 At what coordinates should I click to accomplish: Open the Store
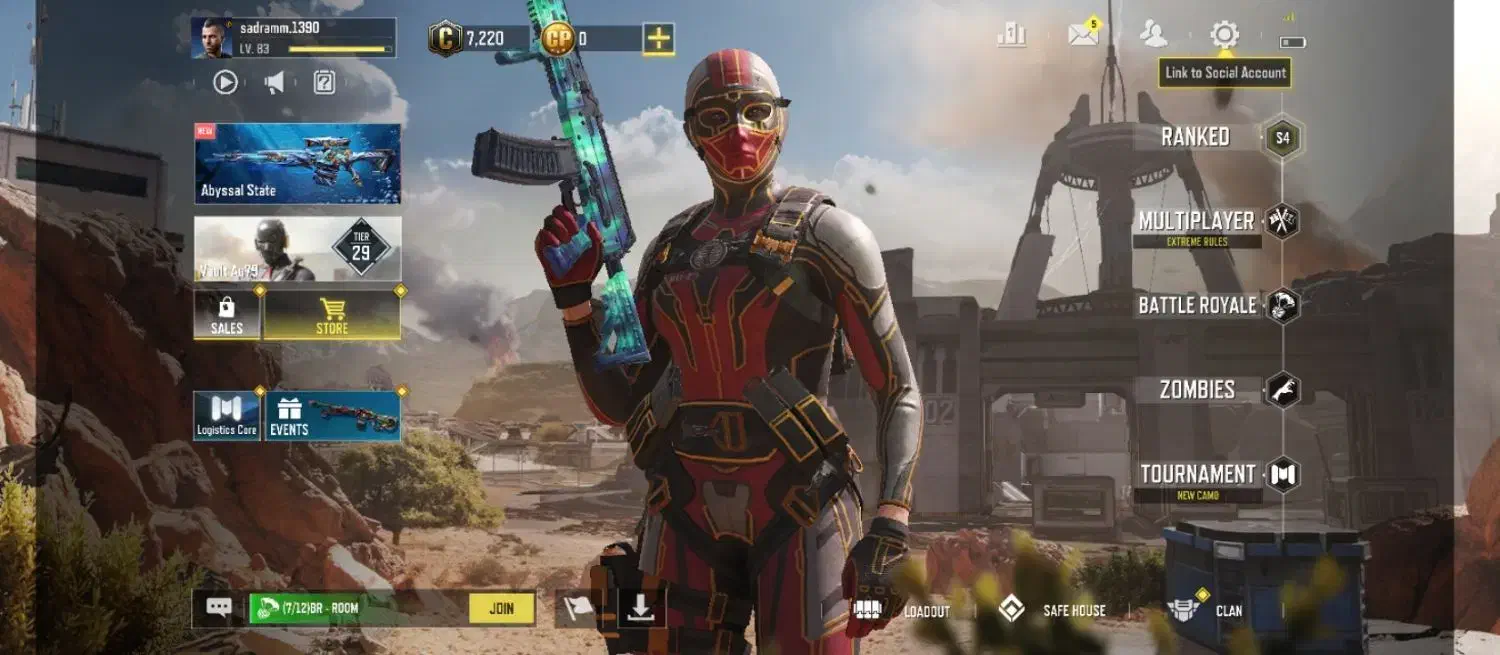[332, 315]
